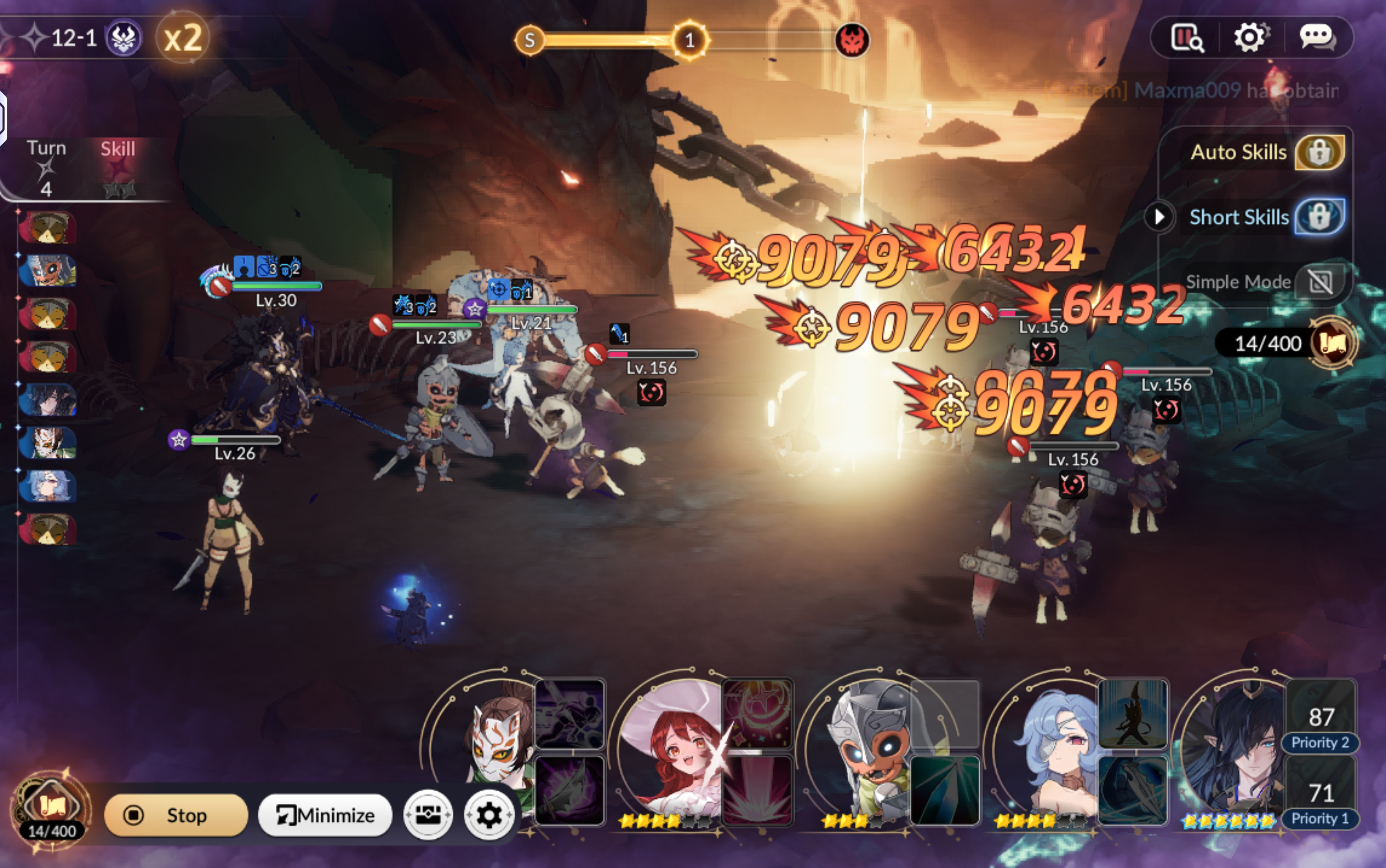Screen dimensions: 1386x868
Task: Open the gear settings in the top bar
Action: pyautogui.click(x=1251, y=38)
